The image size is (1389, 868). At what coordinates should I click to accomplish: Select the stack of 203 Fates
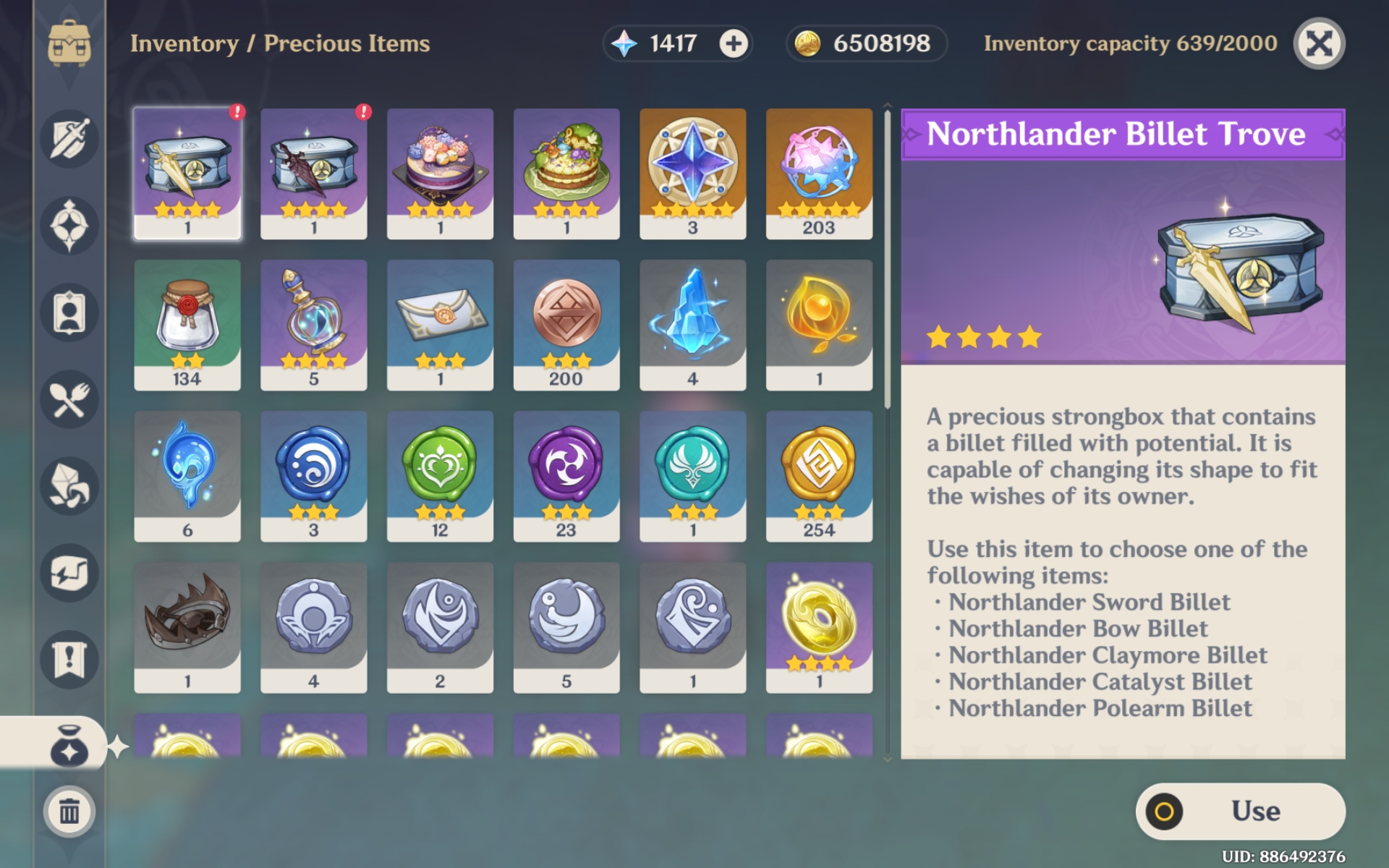pos(819,174)
